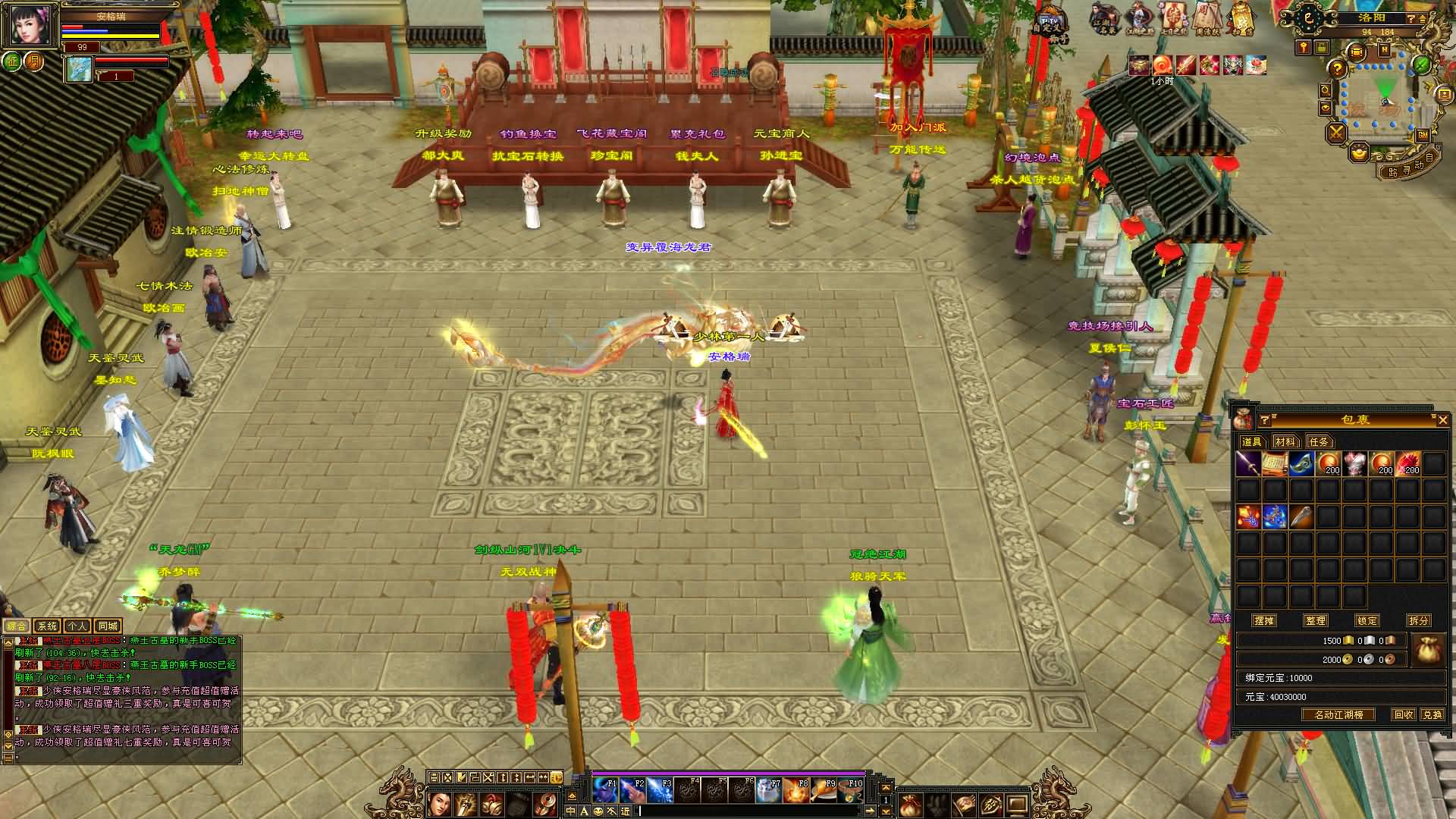The height and width of the screenshot is (819, 1456).
Task: Use the roast chicken item in F9
Action: click(822, 790)
